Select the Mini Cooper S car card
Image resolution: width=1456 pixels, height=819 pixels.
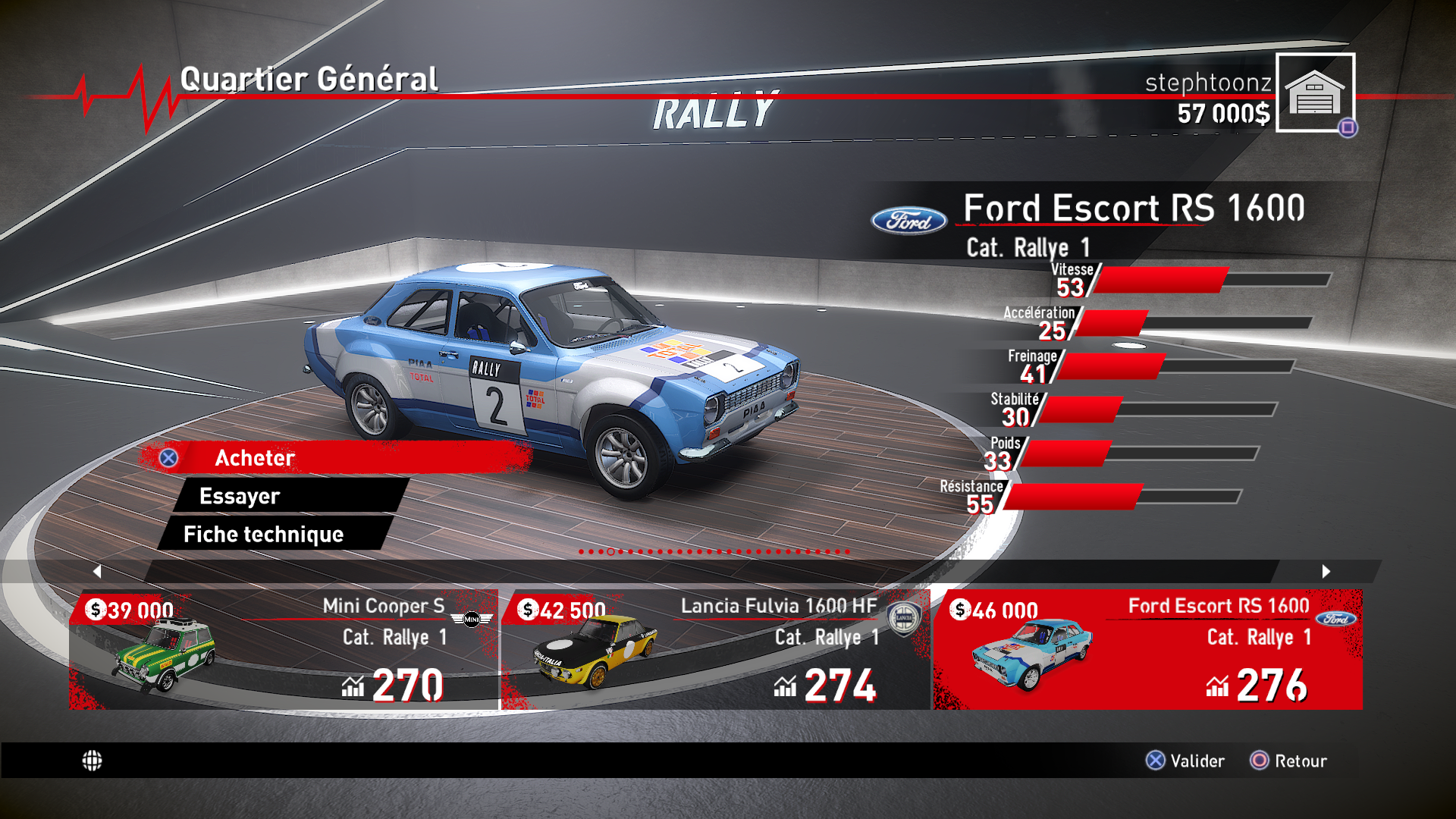coord(284,649)
